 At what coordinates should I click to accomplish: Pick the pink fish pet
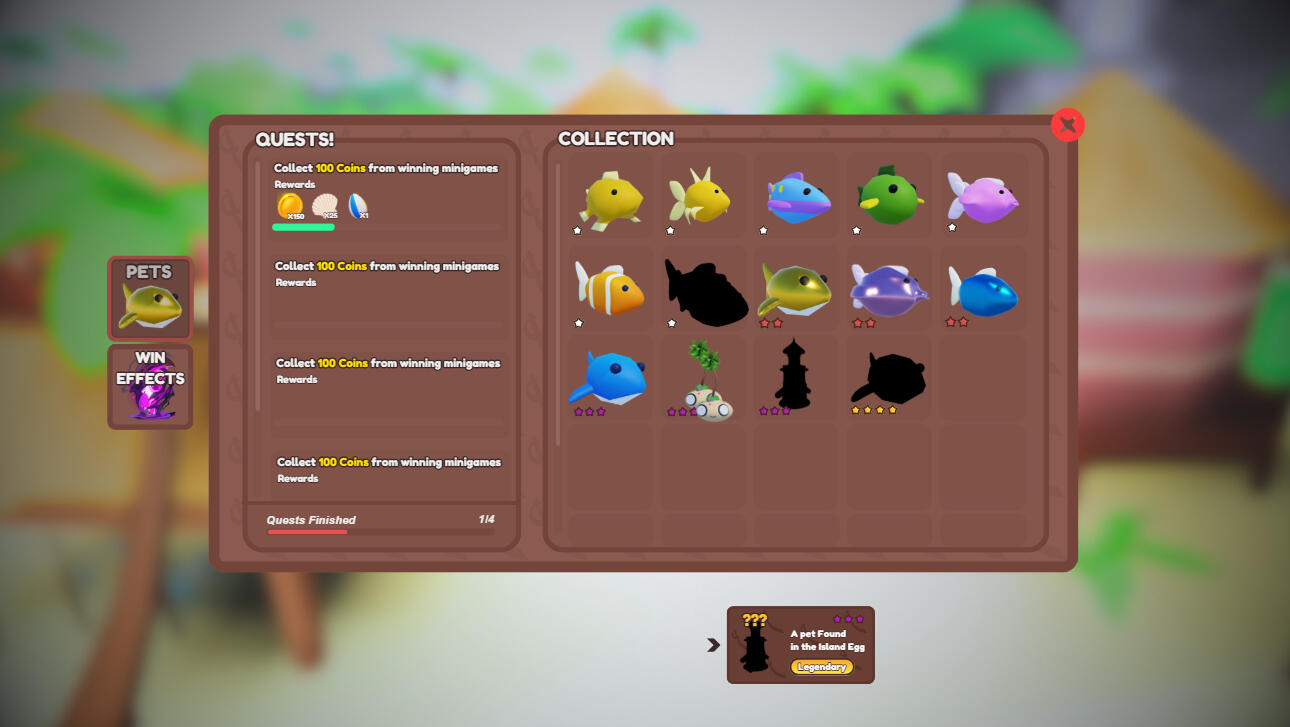[982, 196]
